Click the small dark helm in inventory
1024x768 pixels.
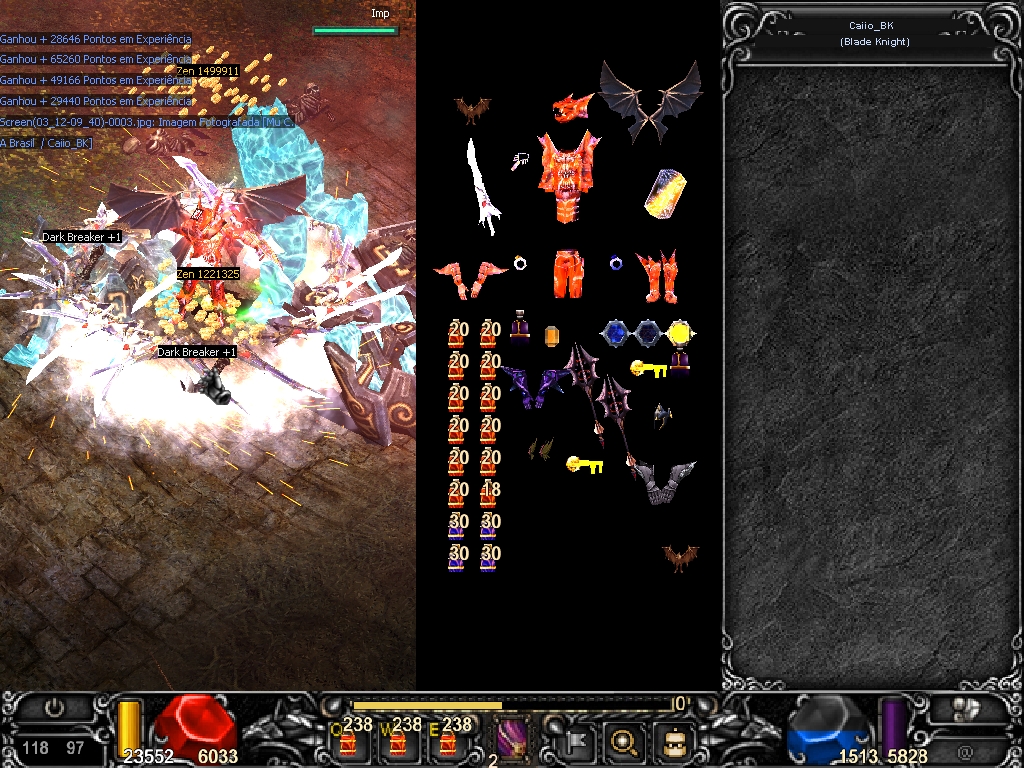pos(663,415)
